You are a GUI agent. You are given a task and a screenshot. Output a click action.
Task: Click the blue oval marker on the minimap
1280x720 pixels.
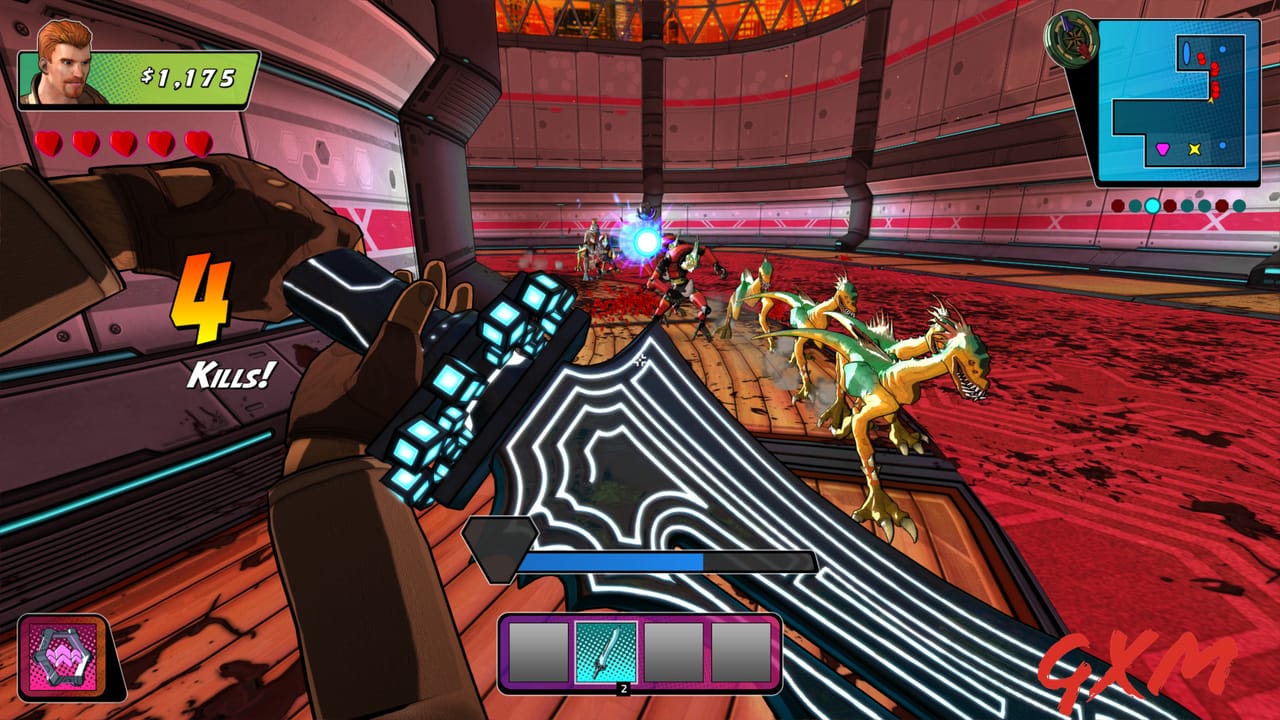click(1186, 51)
